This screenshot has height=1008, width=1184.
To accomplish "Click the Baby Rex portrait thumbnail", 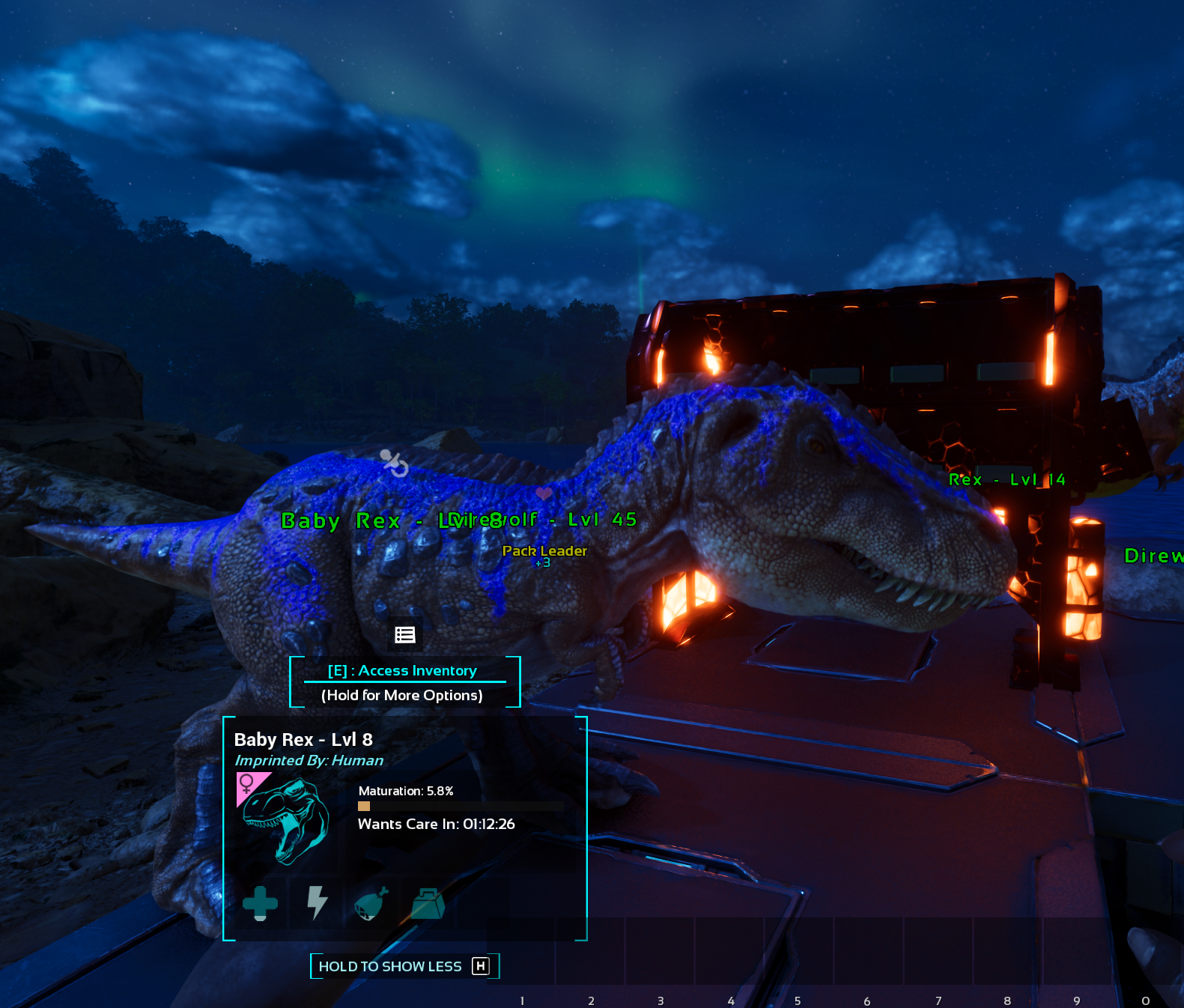I will (x=287, y=820).
